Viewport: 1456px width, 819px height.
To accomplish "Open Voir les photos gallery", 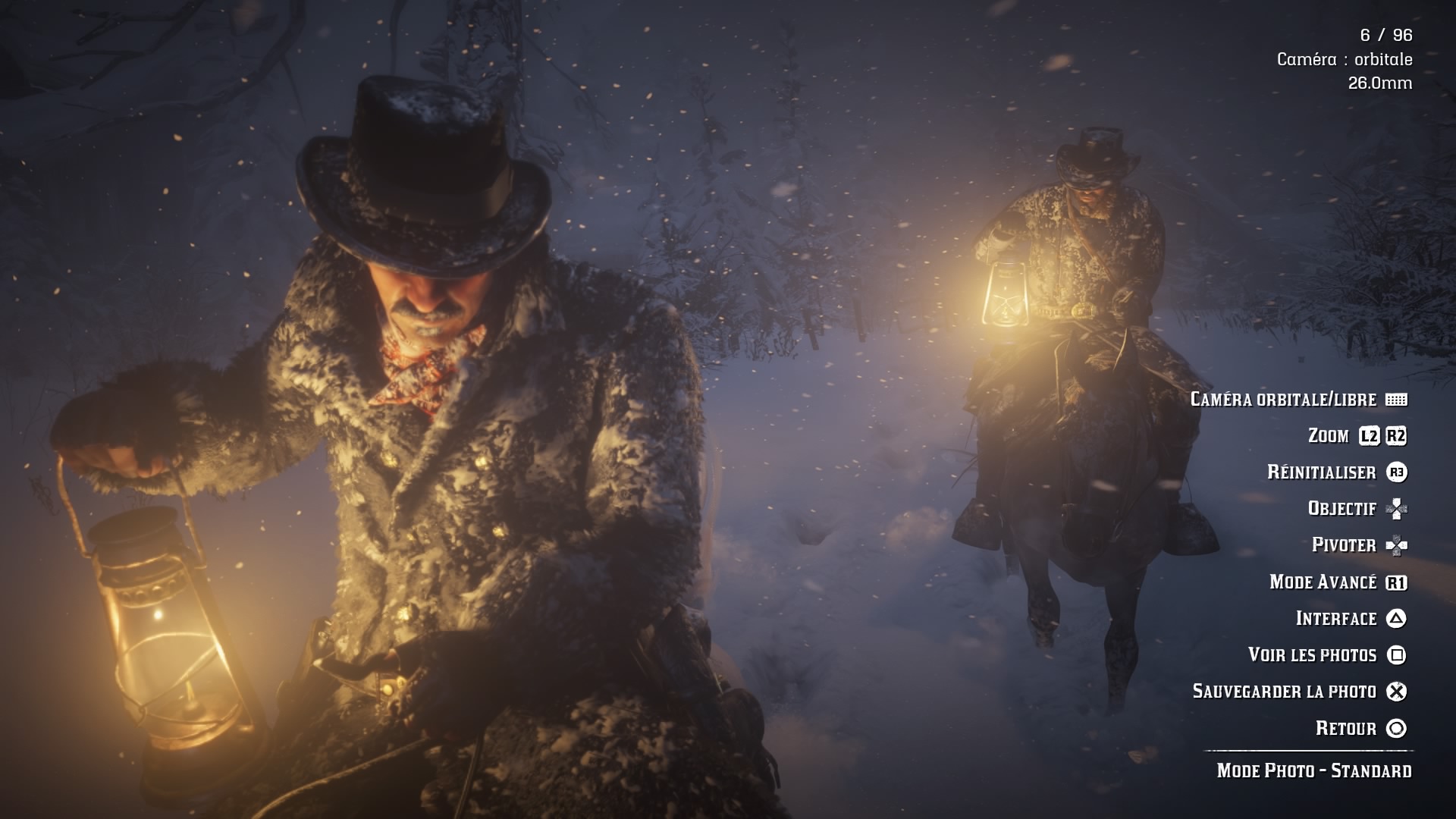I will (1312, 655).
